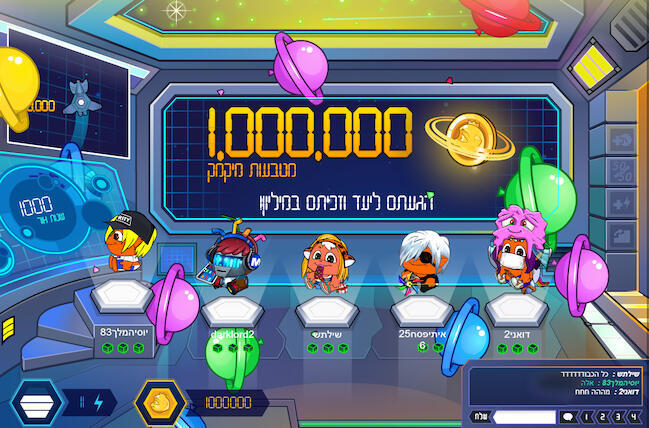
Task: Switch to chat tab 1
Action: (x=586, y=416)
